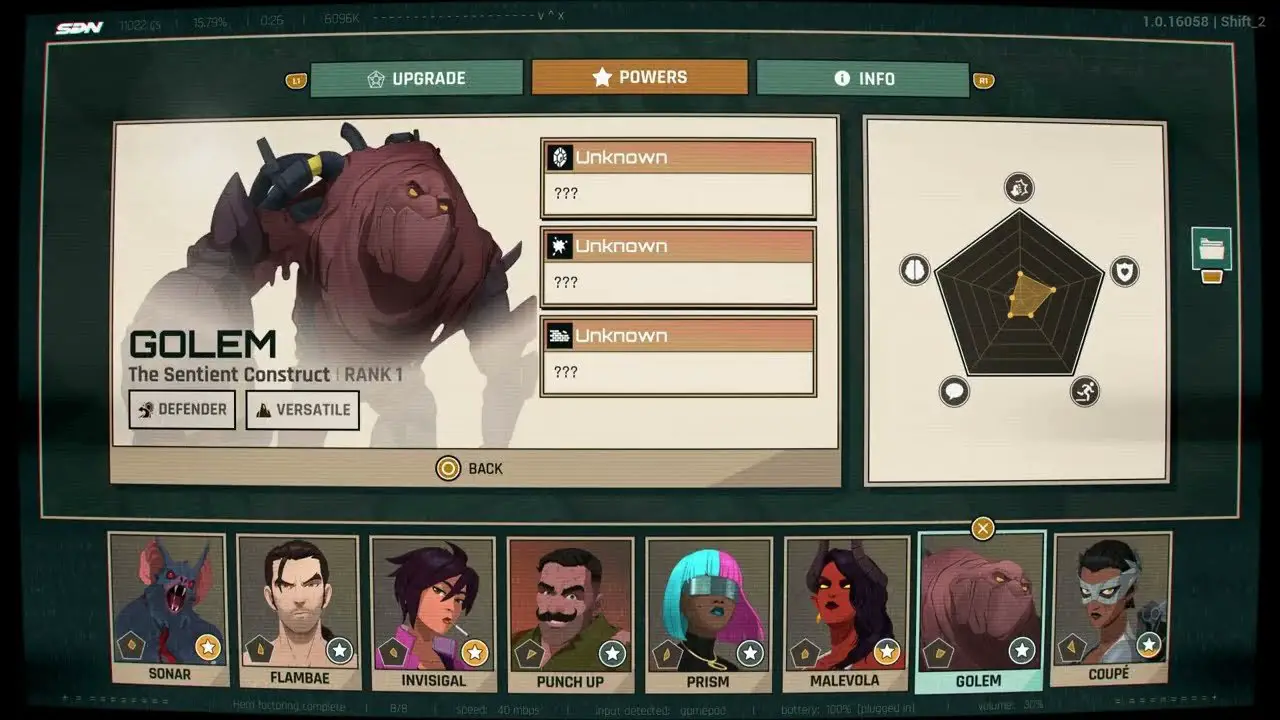
Task: Select the Punch Up portrait
Action: 569,612
